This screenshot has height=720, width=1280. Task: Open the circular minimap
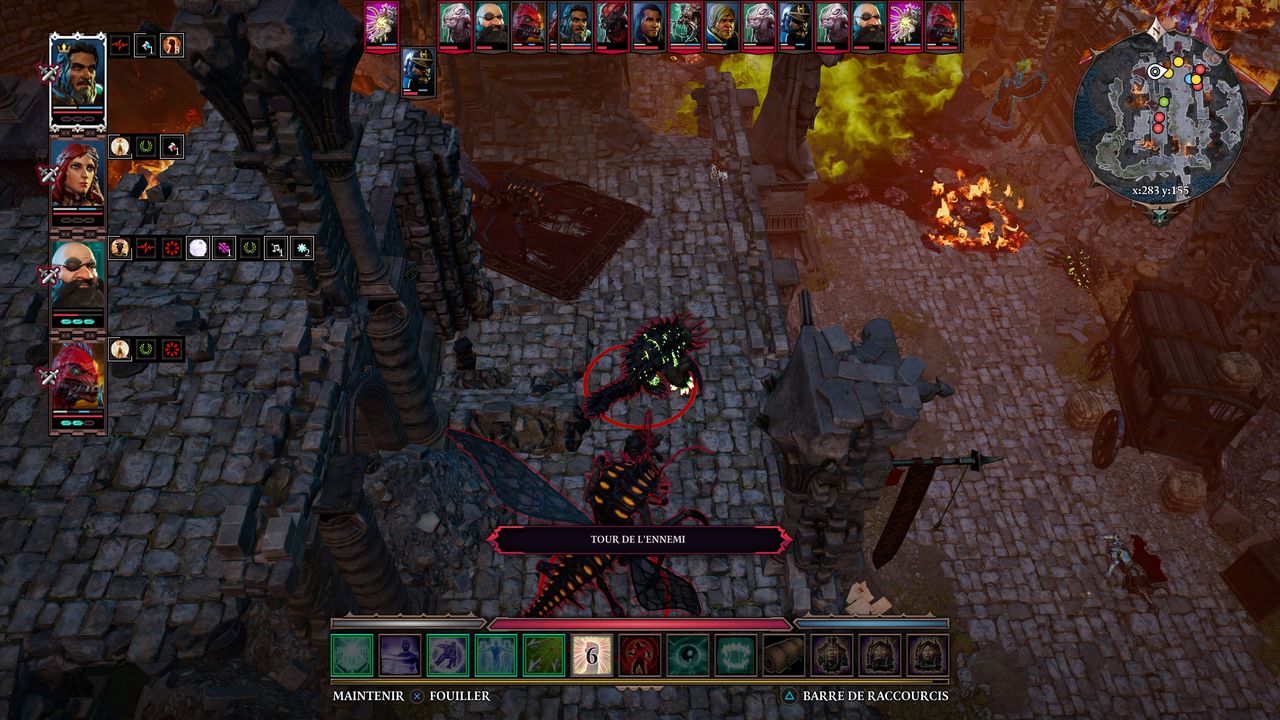point(1159,111)
